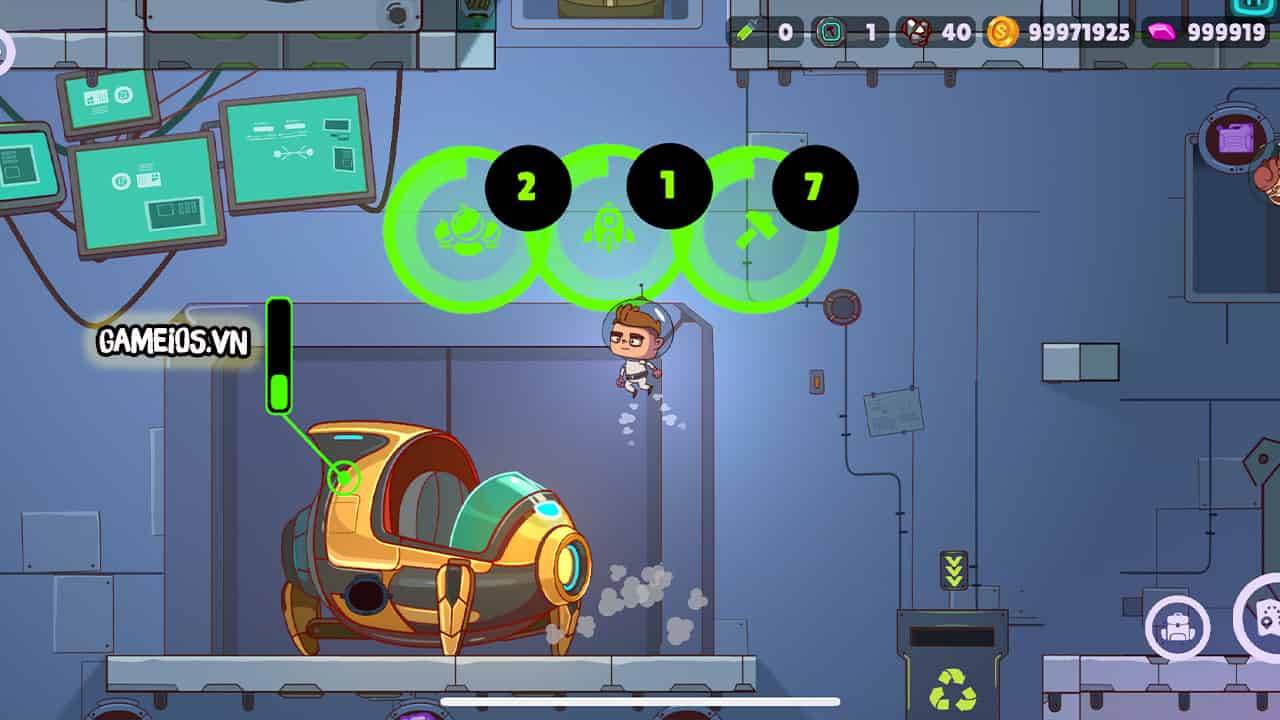Image resolution: width=1280 pixels, height=720 pixels.
Task: Select the floating astronaut character
Action: (x=635, y=350)
